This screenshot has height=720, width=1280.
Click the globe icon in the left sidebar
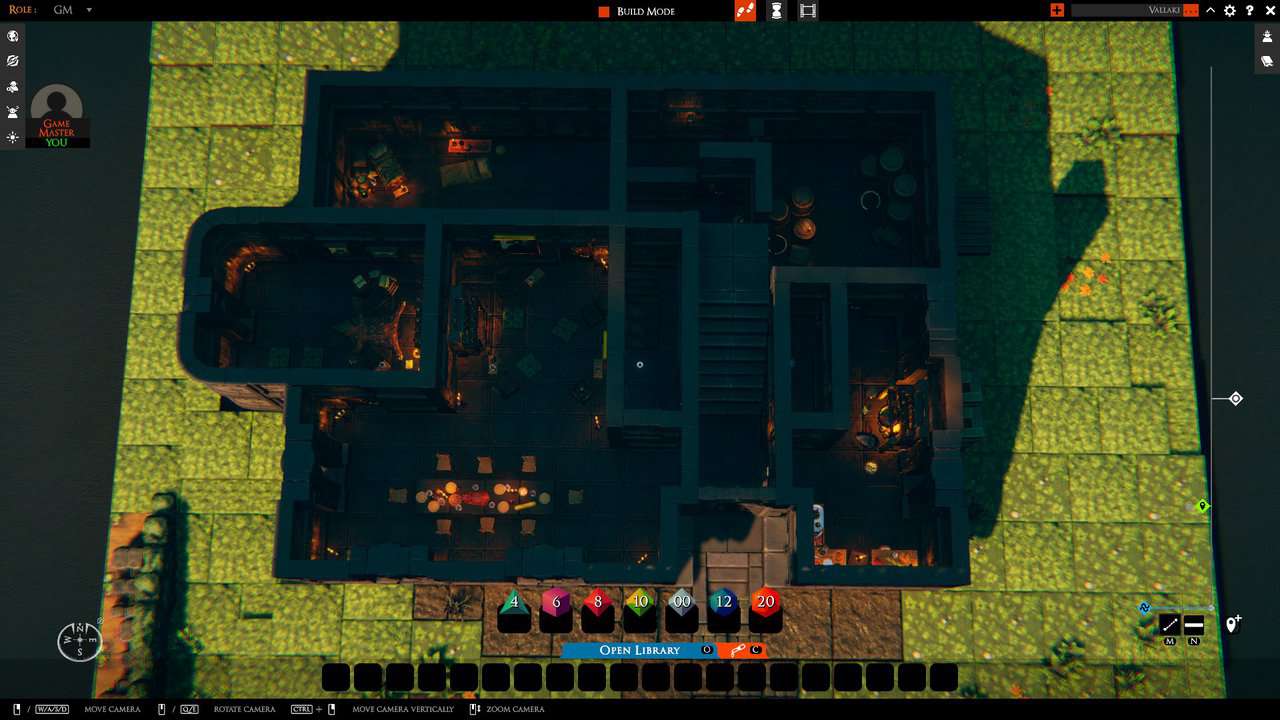13,36
